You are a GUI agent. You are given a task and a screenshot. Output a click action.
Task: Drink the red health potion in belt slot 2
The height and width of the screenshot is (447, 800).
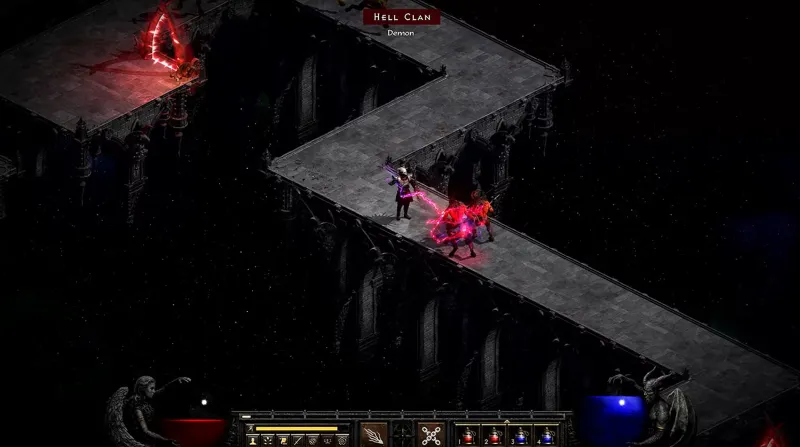click(493, 435)
